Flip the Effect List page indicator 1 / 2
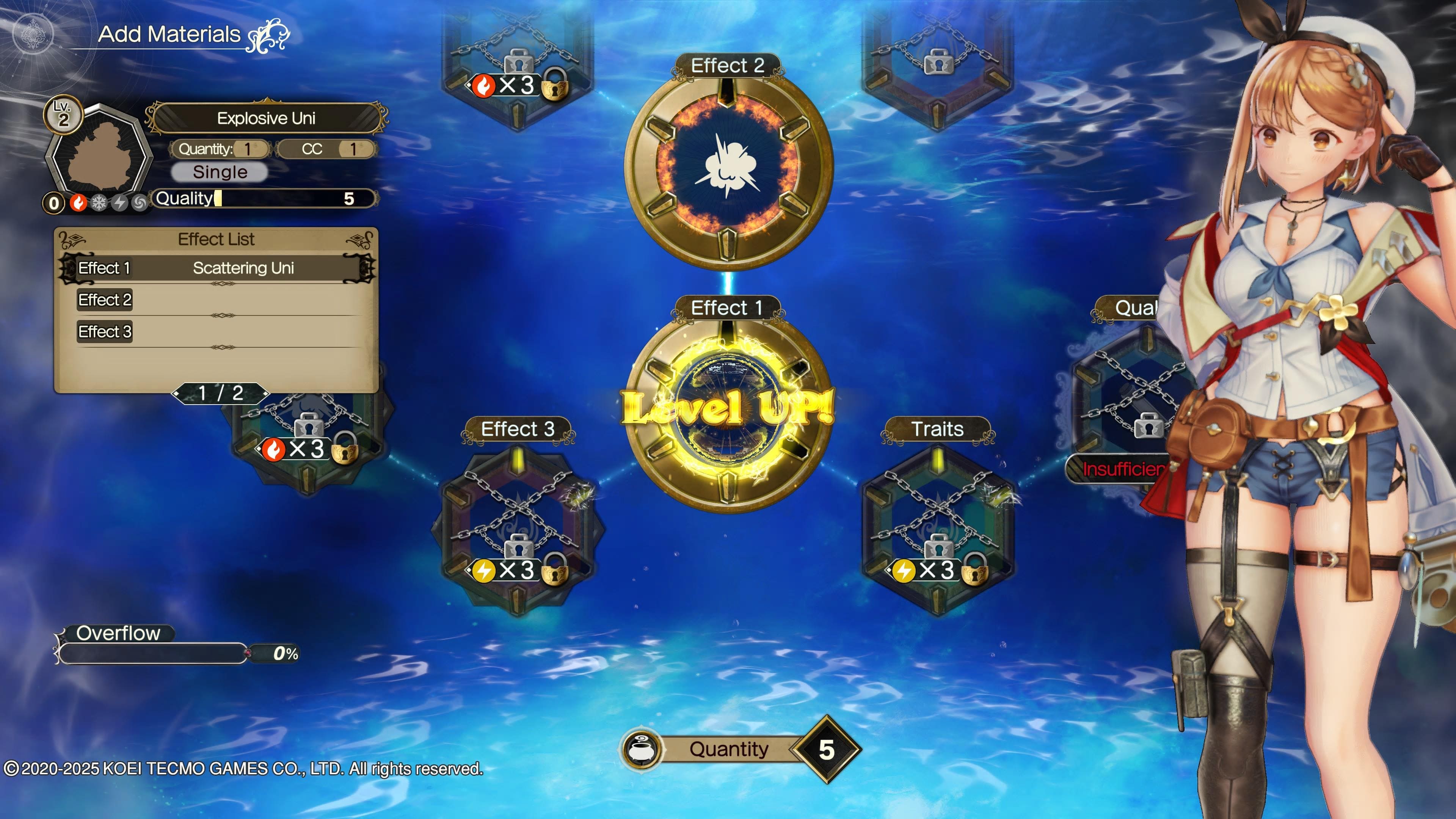 (x=220, y=393)
